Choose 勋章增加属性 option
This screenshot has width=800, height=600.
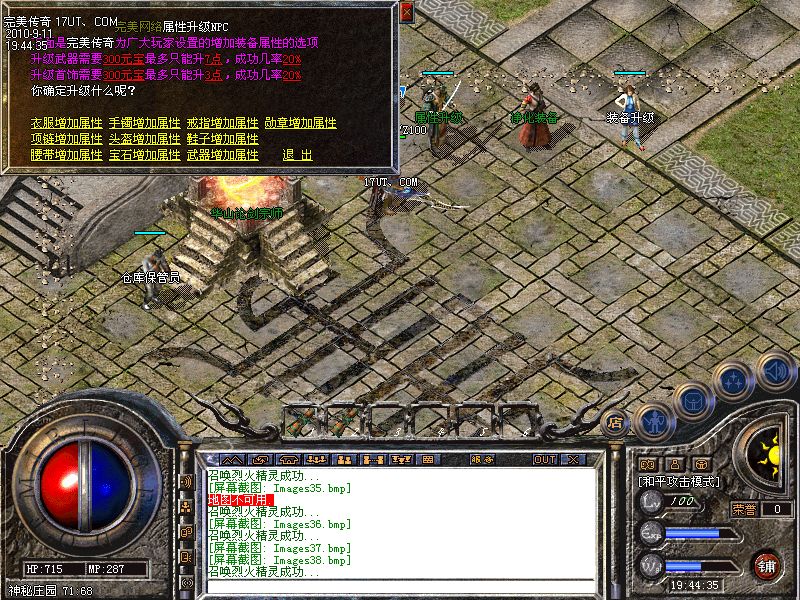tap(300, 123)
